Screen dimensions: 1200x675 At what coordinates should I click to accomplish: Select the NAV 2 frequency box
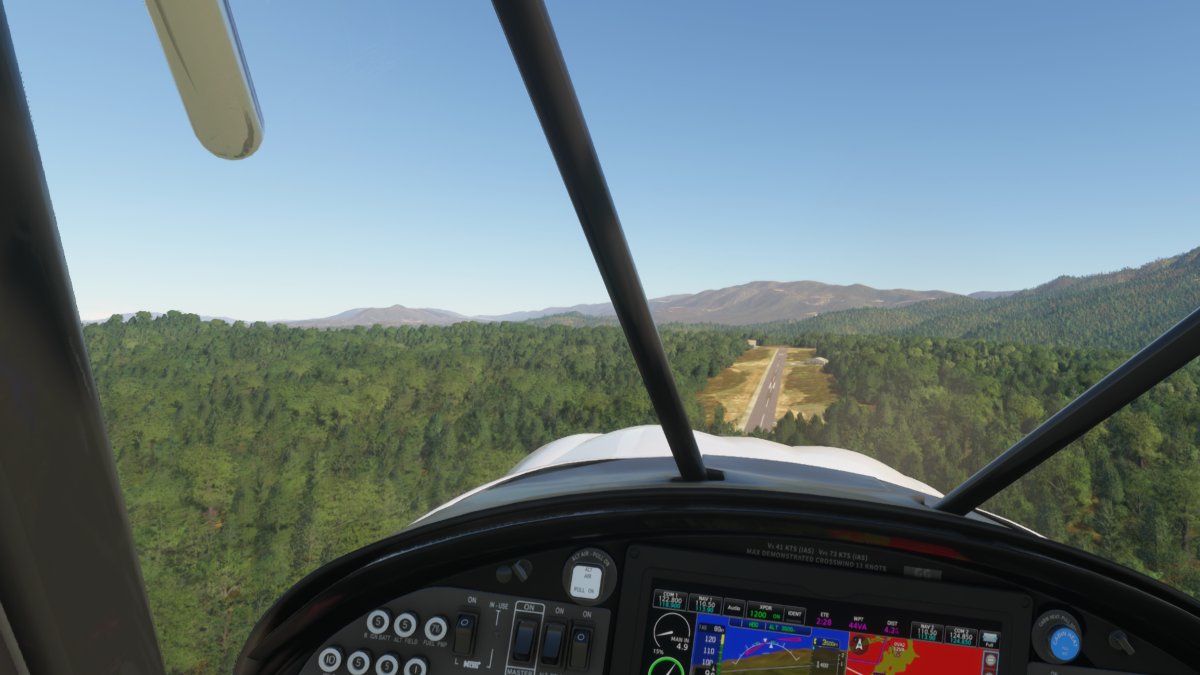(927, 631)
